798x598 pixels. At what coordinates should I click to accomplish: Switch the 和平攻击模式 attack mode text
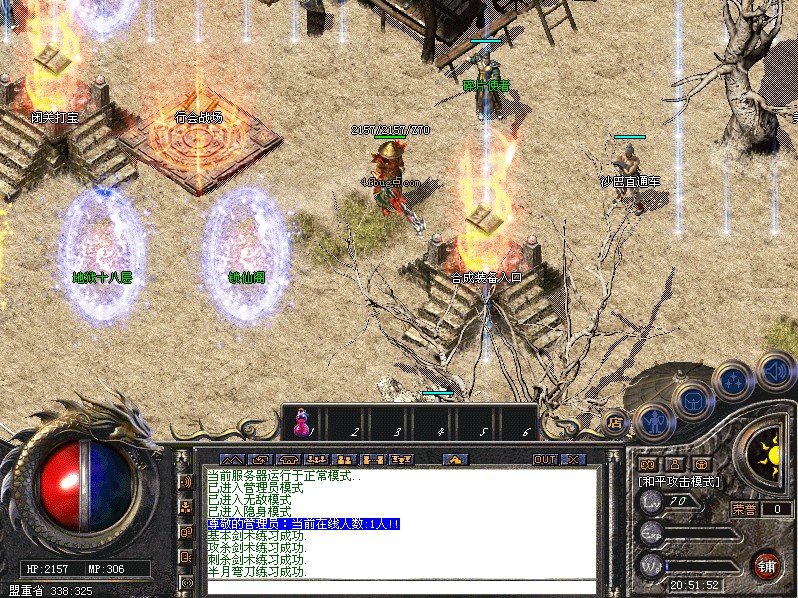[680, 481]
